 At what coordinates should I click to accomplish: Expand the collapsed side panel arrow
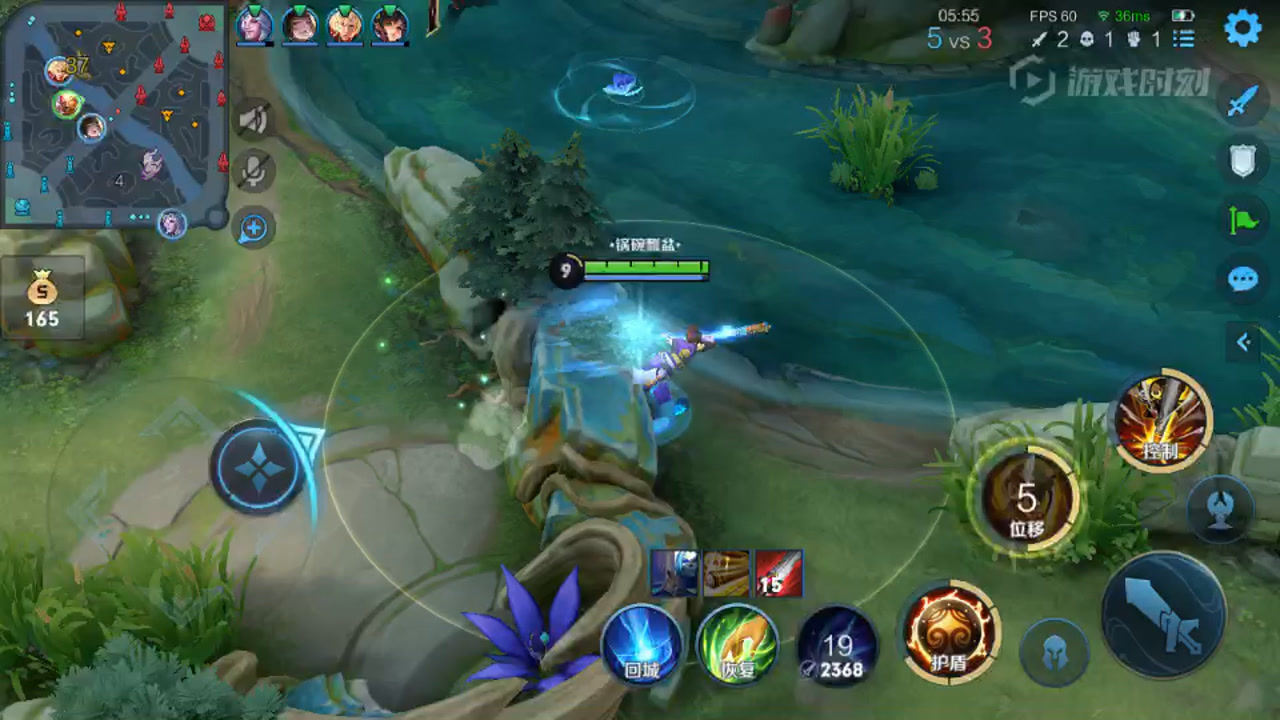click(1243, 342)
